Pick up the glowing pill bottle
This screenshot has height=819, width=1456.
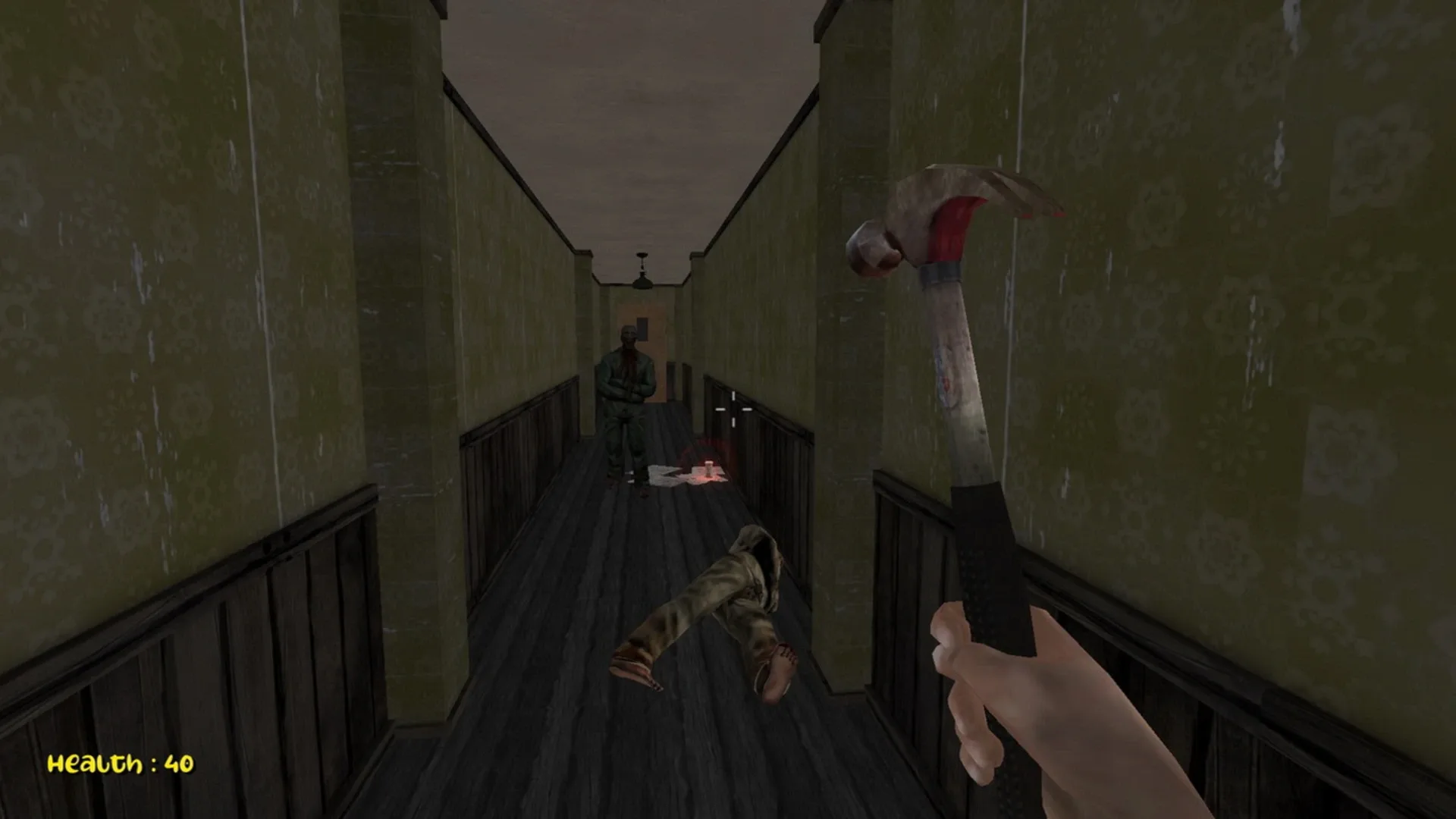click(709, 469)
